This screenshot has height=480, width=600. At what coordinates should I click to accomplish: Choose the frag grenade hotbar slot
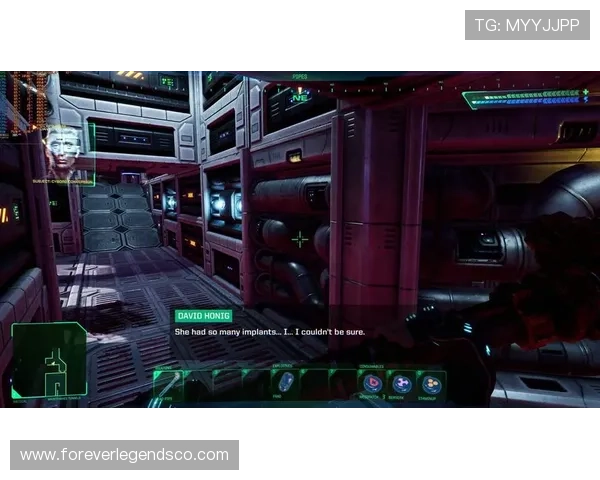286,382
